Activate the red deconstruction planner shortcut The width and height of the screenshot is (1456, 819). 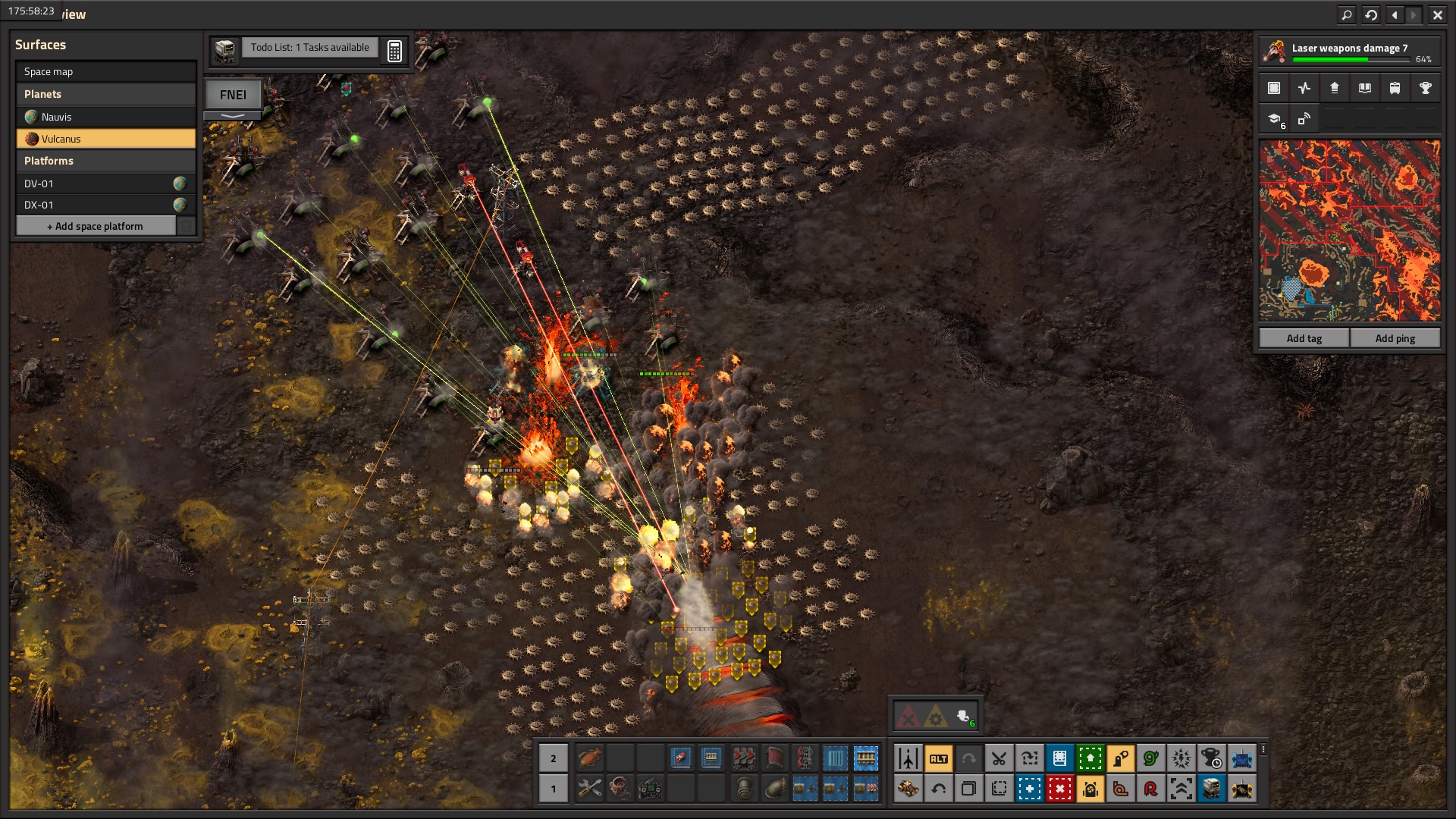click(x=1059, y=789)
